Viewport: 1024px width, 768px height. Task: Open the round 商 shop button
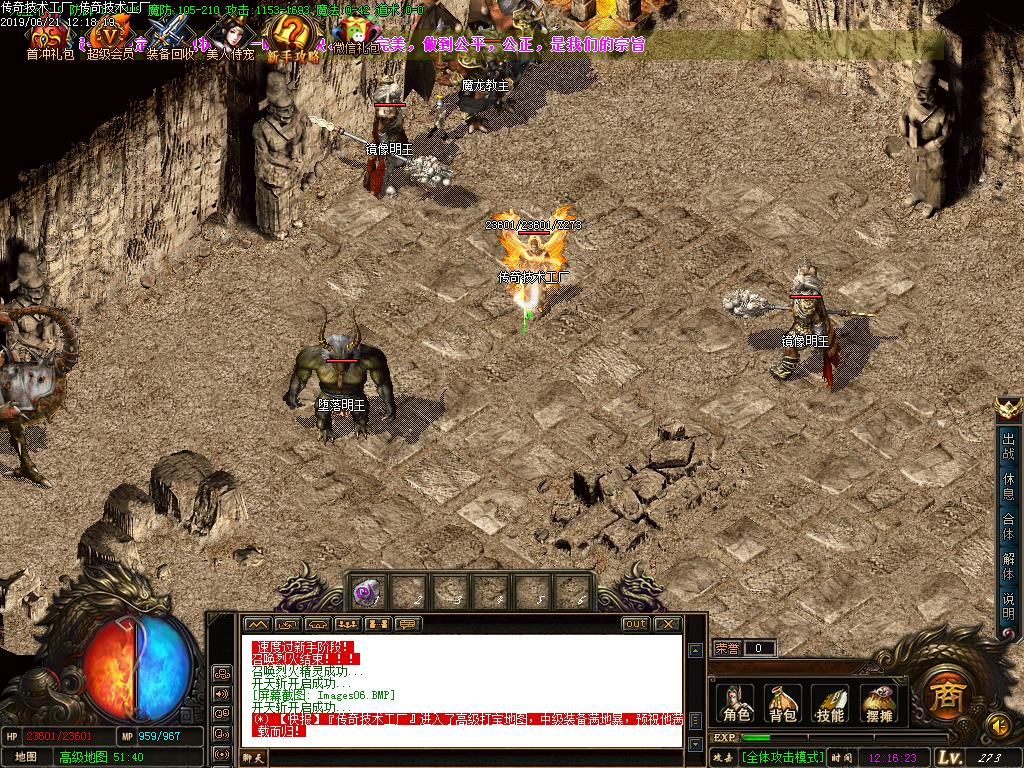click(x=942, y=692)
